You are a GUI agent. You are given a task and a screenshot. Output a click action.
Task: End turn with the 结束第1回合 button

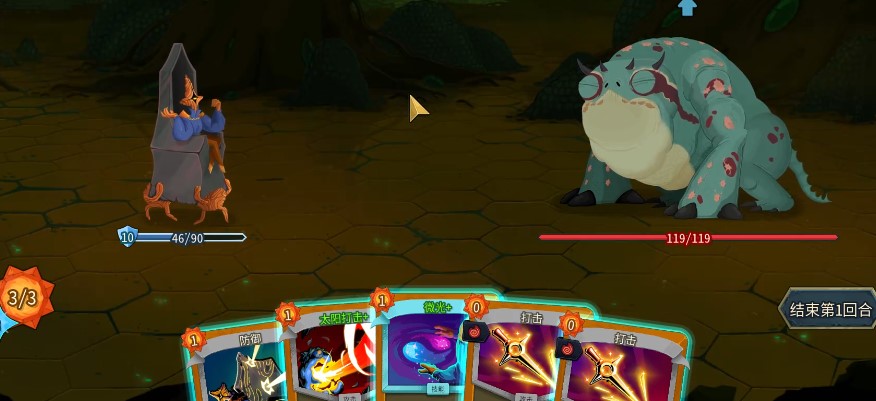pyautogui.click(x=828, y=310)
